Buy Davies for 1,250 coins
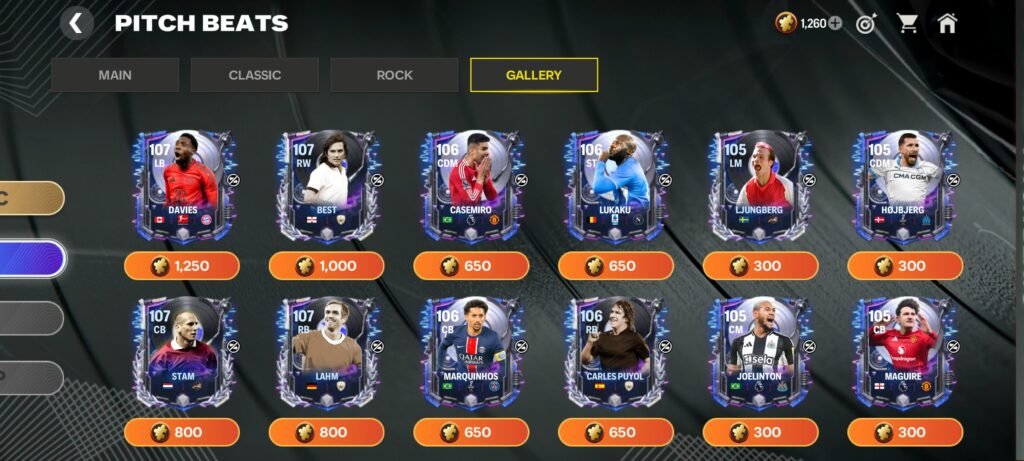The height and width of the screenshot is (461, 1024). [182, 266]
